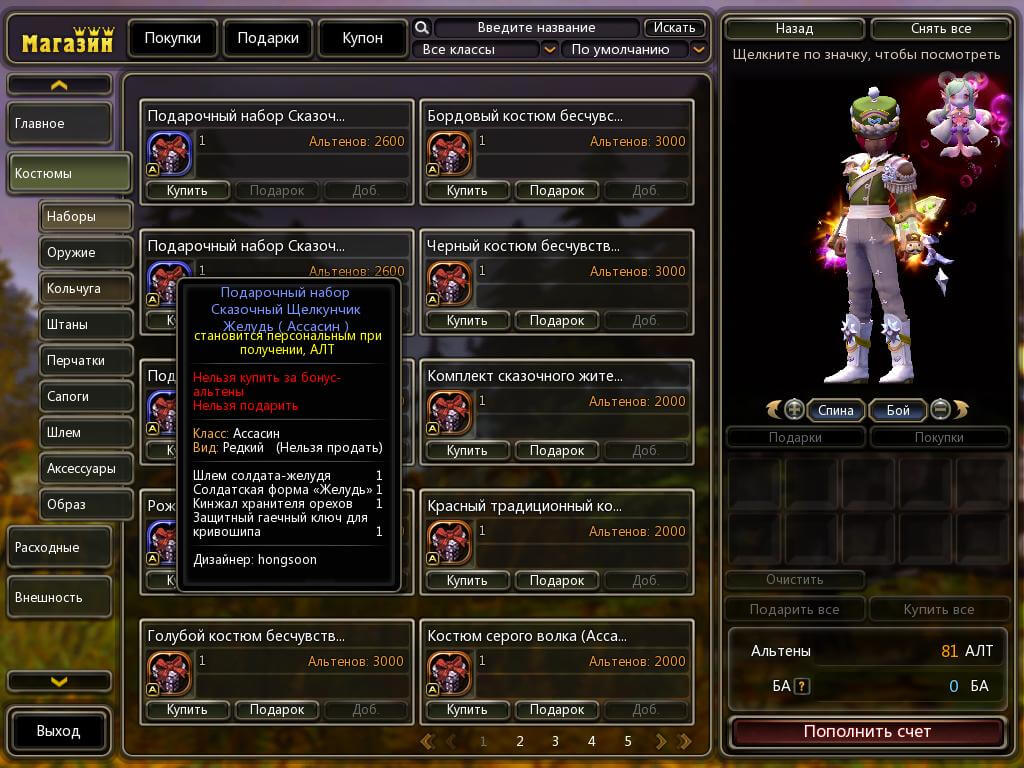The height and width of the screenshot is (768, 1024).
Task: Gift the Костюм серого волка item
Action: click(557, 710)
